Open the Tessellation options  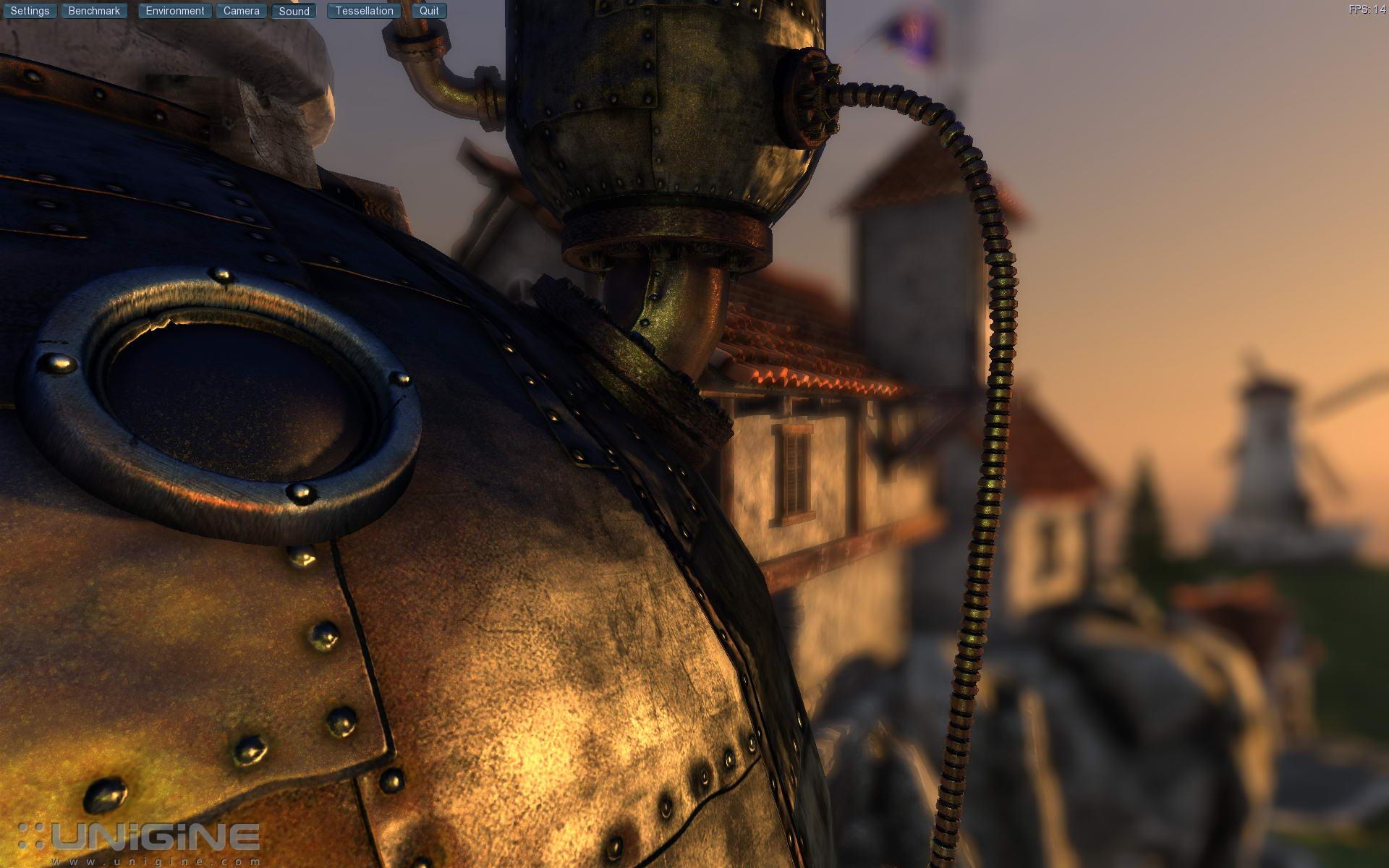364,11
